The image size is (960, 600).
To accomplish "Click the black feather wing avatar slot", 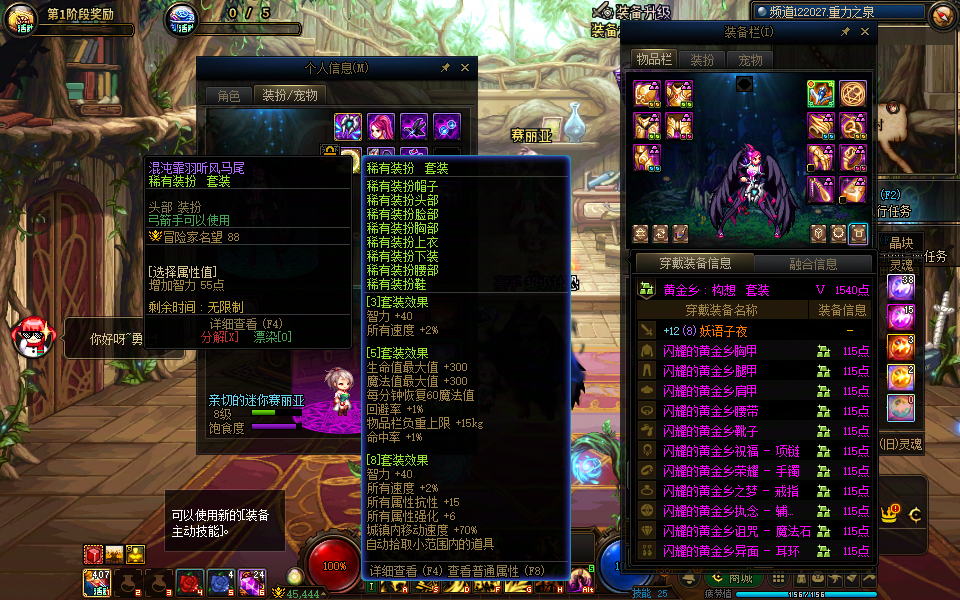I will click(414, 127).
